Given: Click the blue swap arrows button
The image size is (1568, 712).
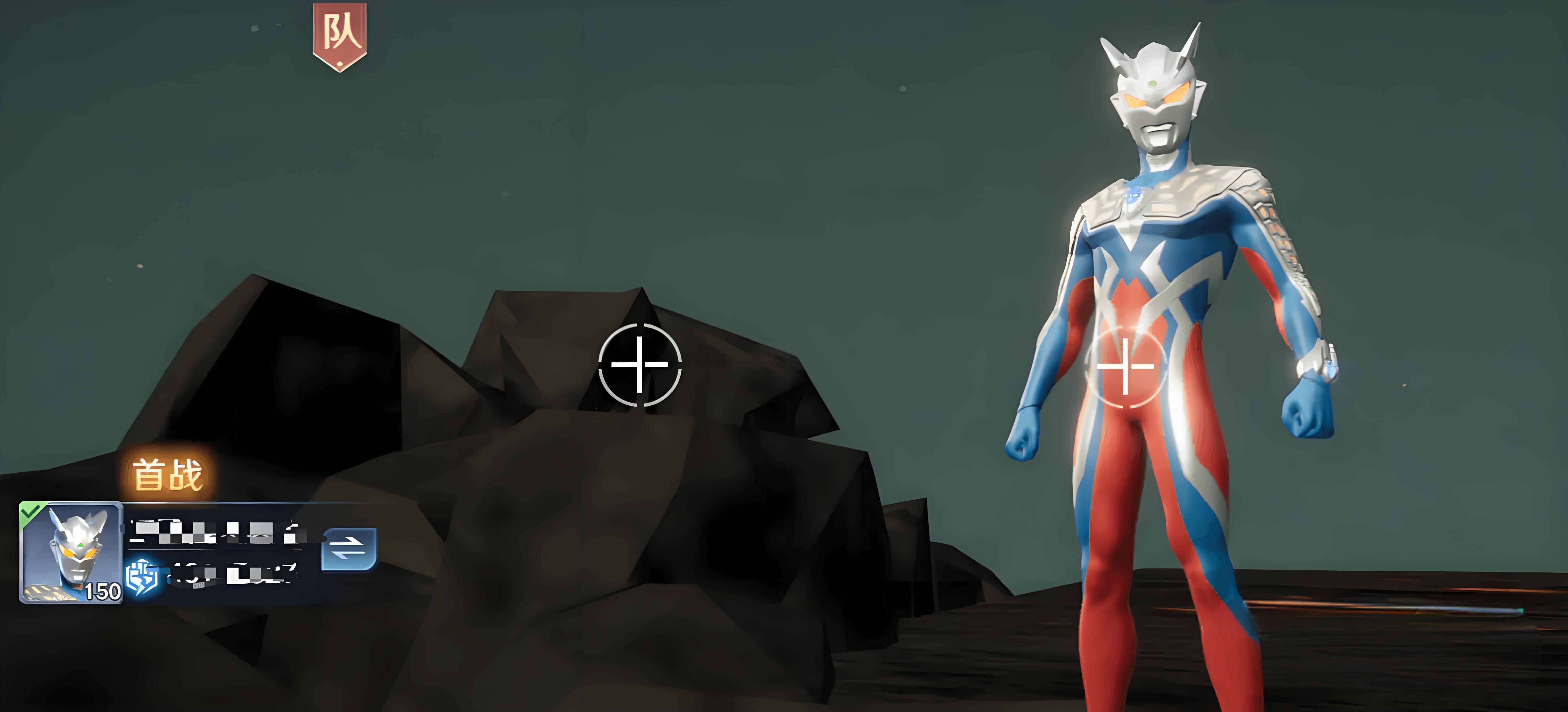Looking at the screenshot, I should (349, 549).
